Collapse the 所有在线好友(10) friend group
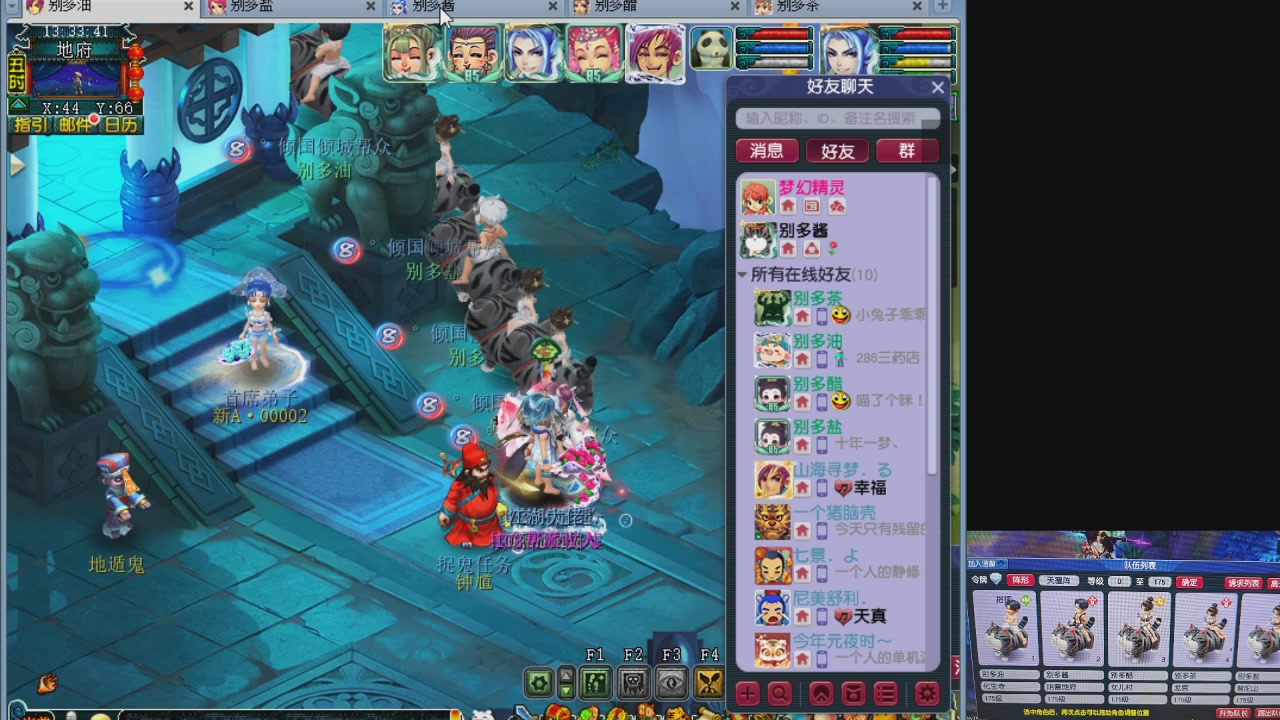 click(x=742, y=274)
